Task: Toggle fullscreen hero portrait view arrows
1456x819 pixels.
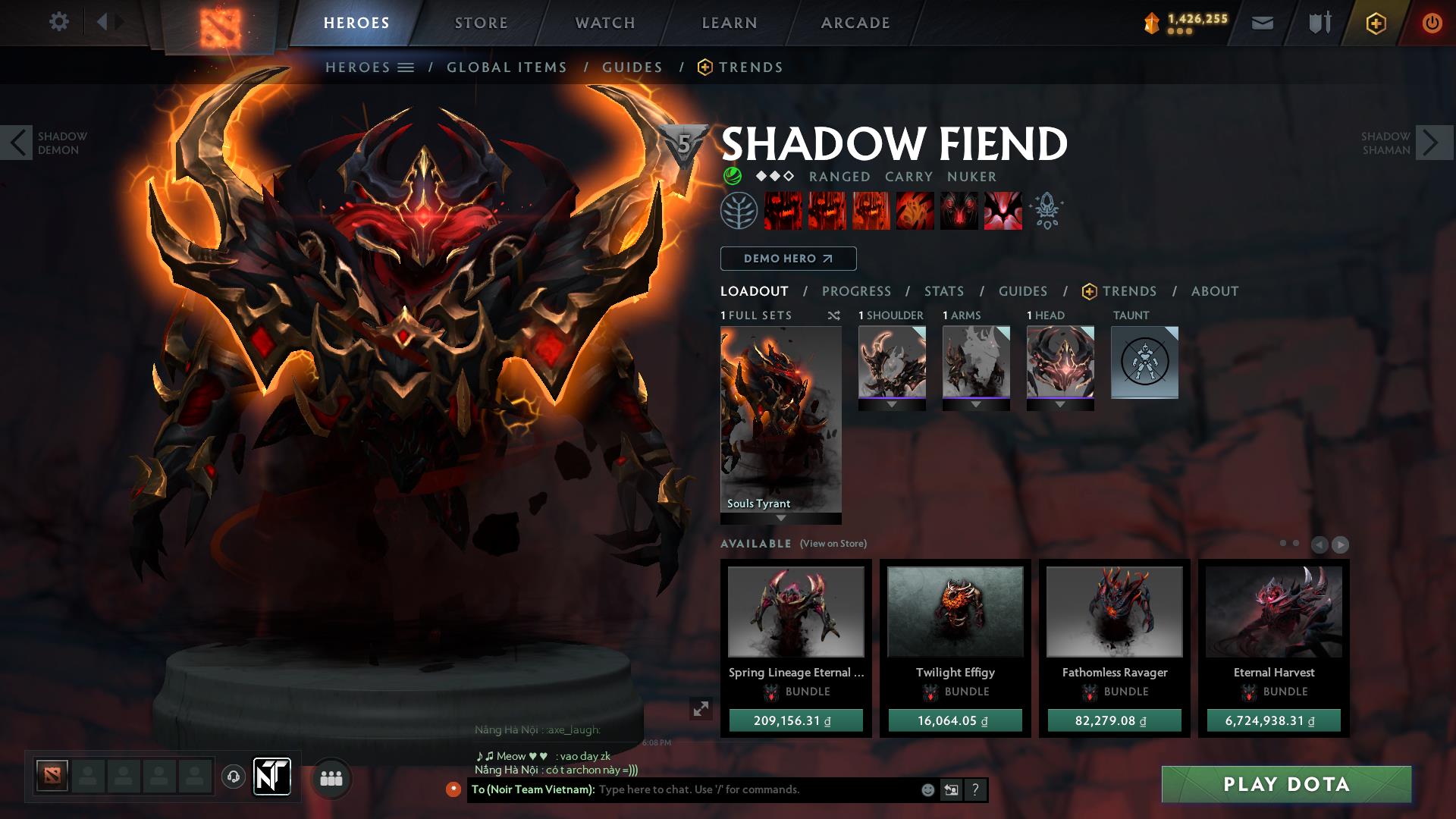Action: [x=701, y=709]
